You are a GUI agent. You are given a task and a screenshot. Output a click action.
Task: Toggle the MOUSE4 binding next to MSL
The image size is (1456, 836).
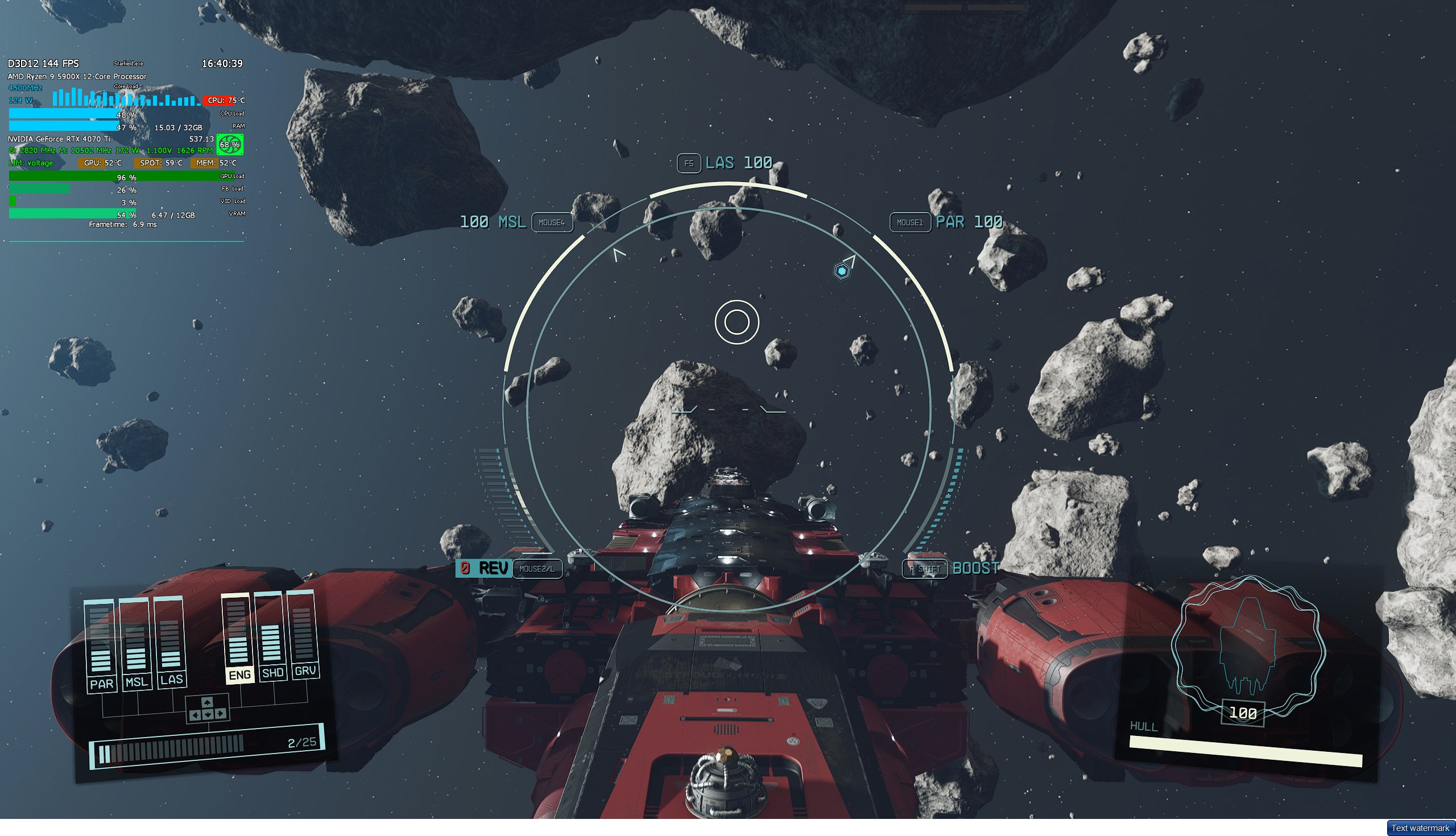pyautogui.click(x=553, y=223)
